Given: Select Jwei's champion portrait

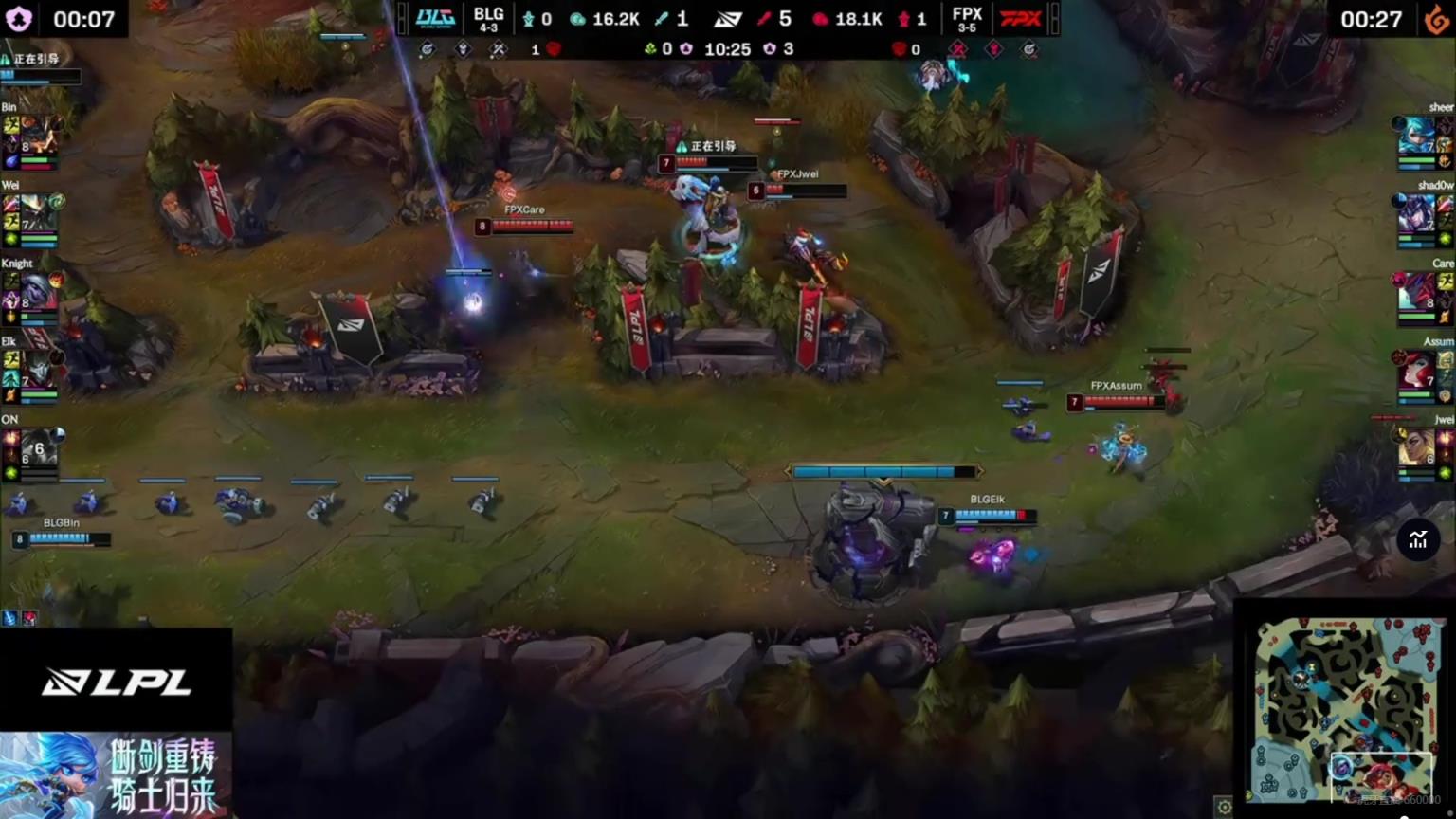Looking at the screenshot, I should pyautogui.click(x=1418, y=446).
